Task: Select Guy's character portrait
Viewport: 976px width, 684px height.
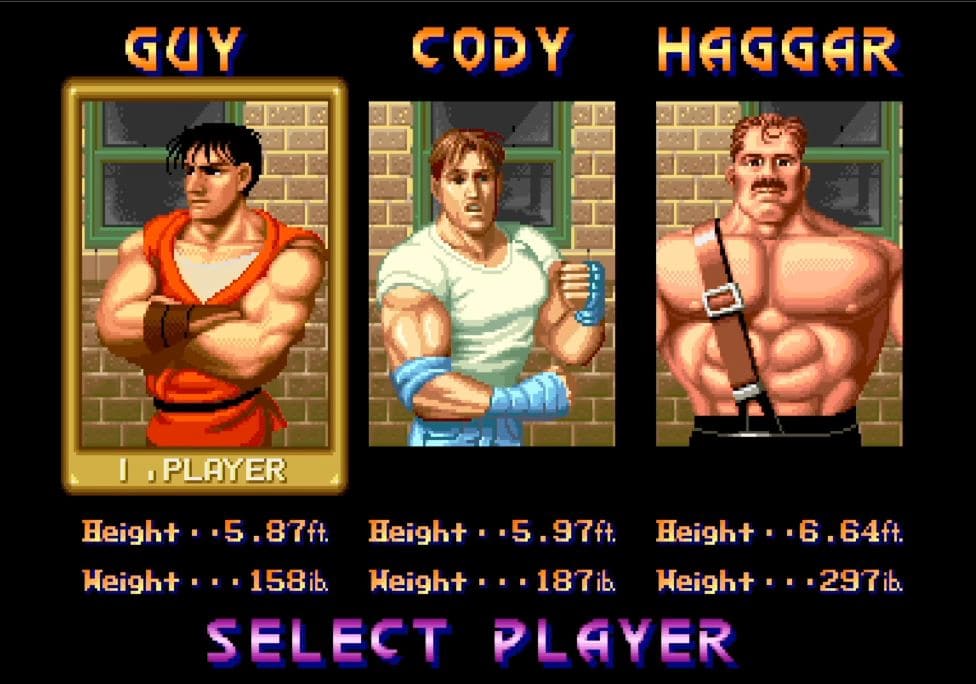Action: tap(205, 273)
